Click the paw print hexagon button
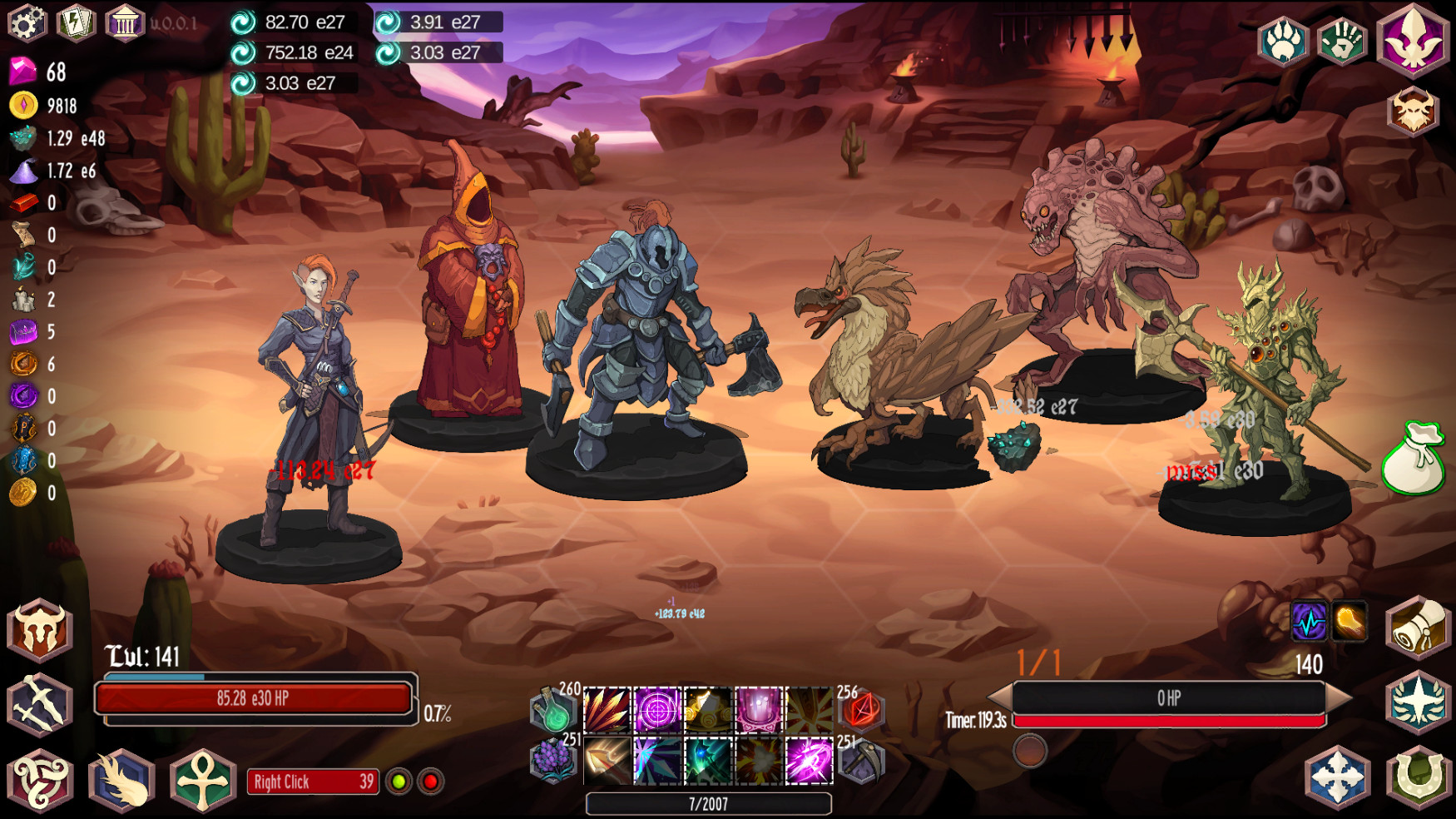Screen dimensions: 1456x819 pyautogui.click(x=1283, y=42)
